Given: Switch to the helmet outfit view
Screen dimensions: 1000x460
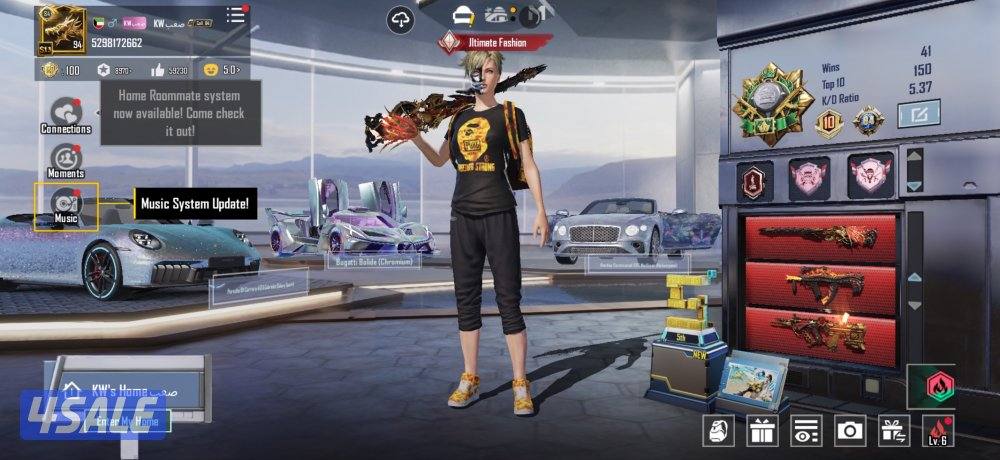Looking at the screenshot, I should point(463,15).
